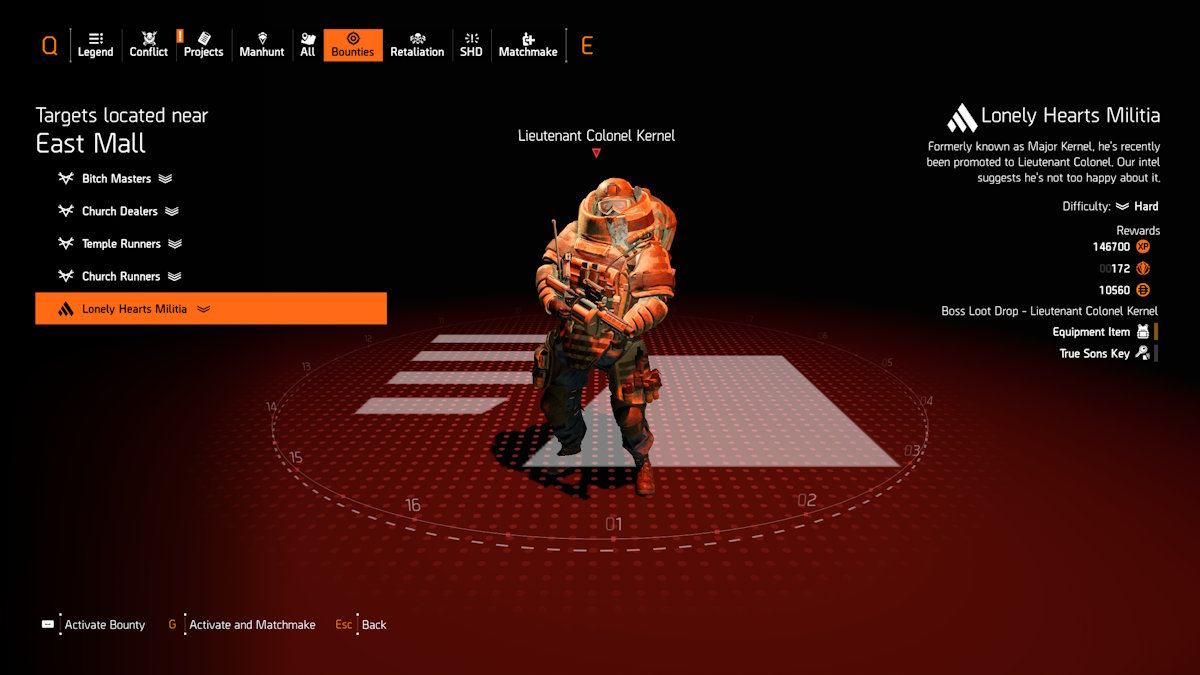
Task: Open the SHD tab
Action: [471, 45]
